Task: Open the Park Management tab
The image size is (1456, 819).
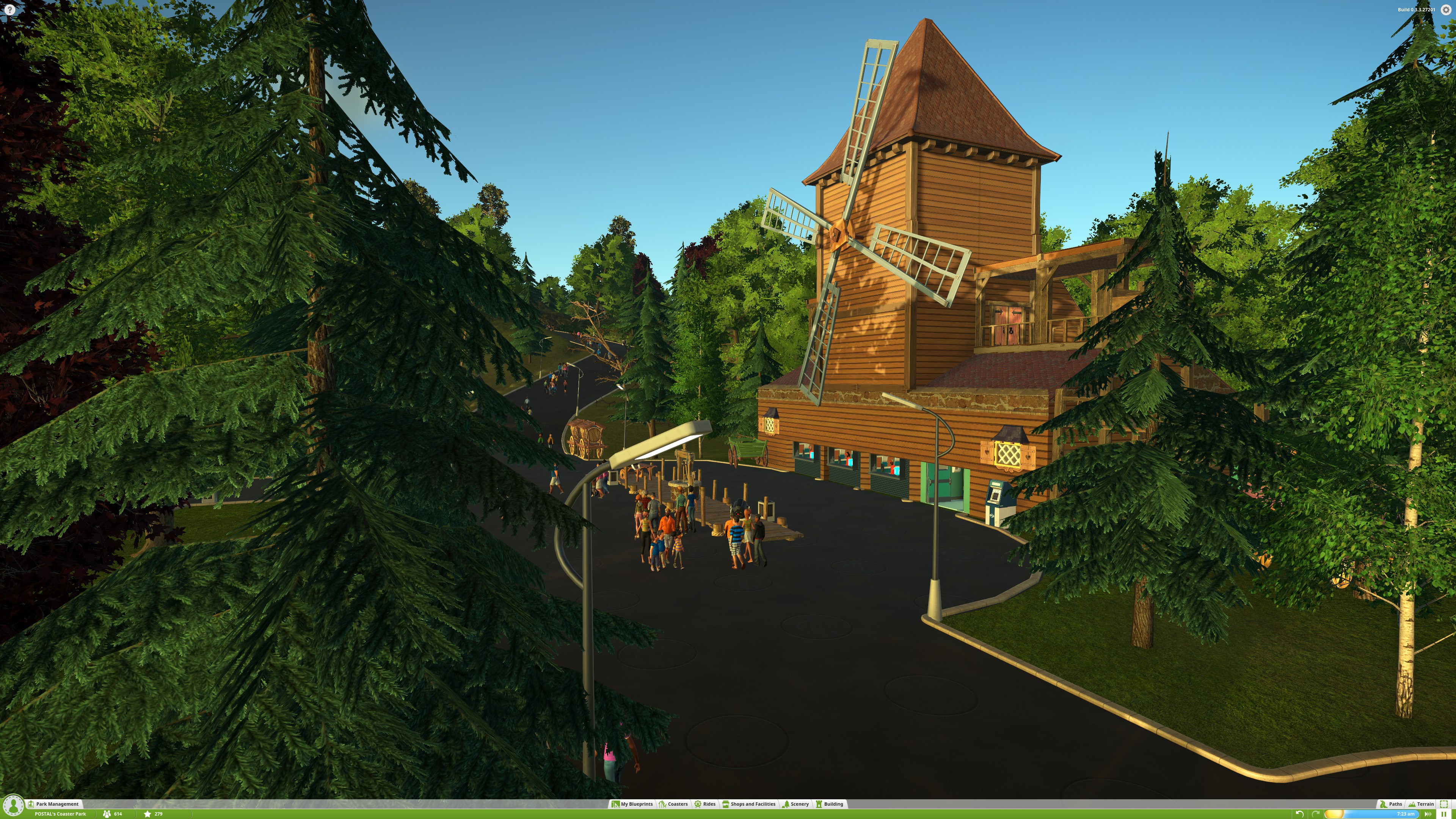Action: [x=57, y=804]
